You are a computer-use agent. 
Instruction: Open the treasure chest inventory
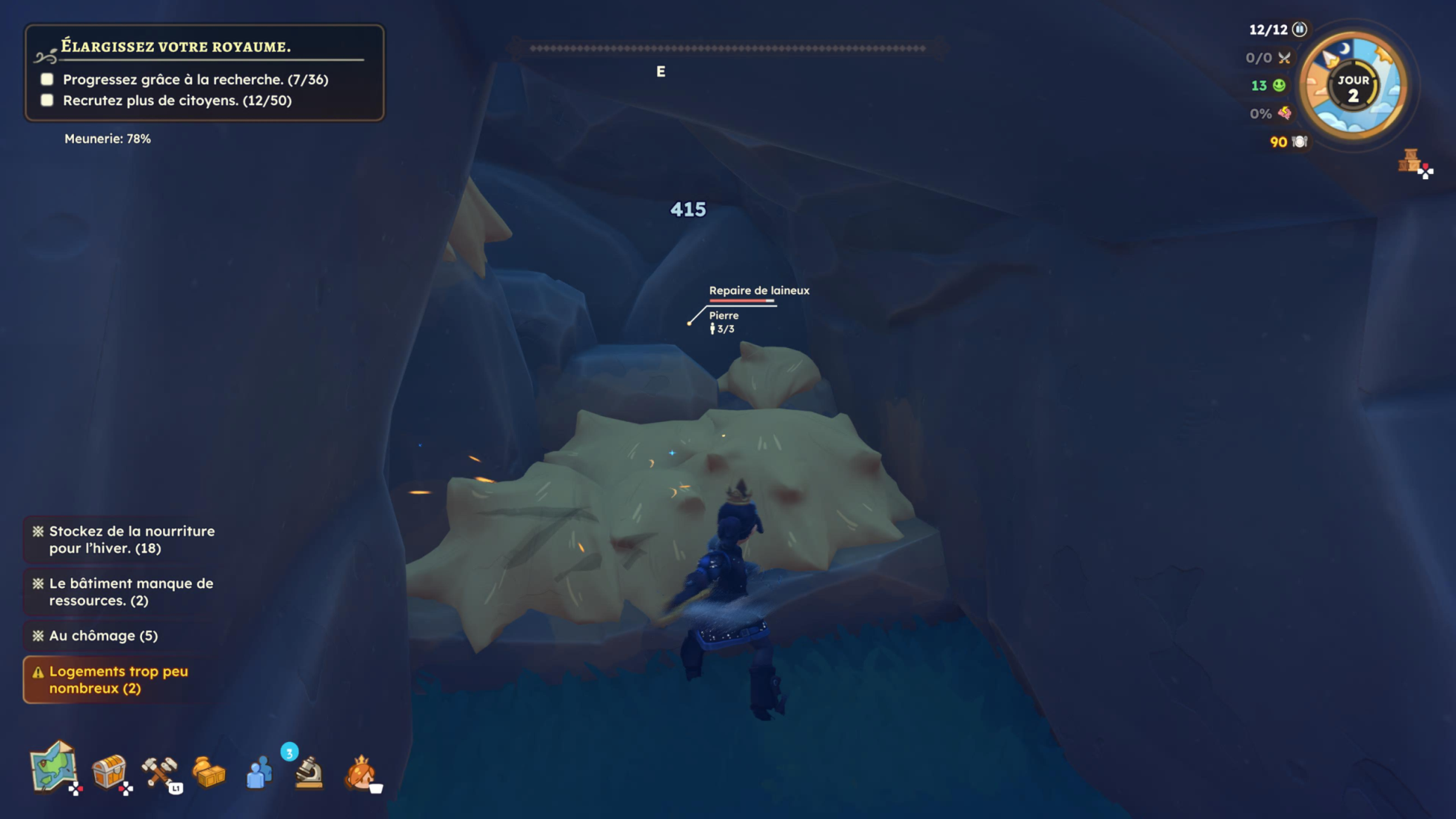[x=109, y=772]
